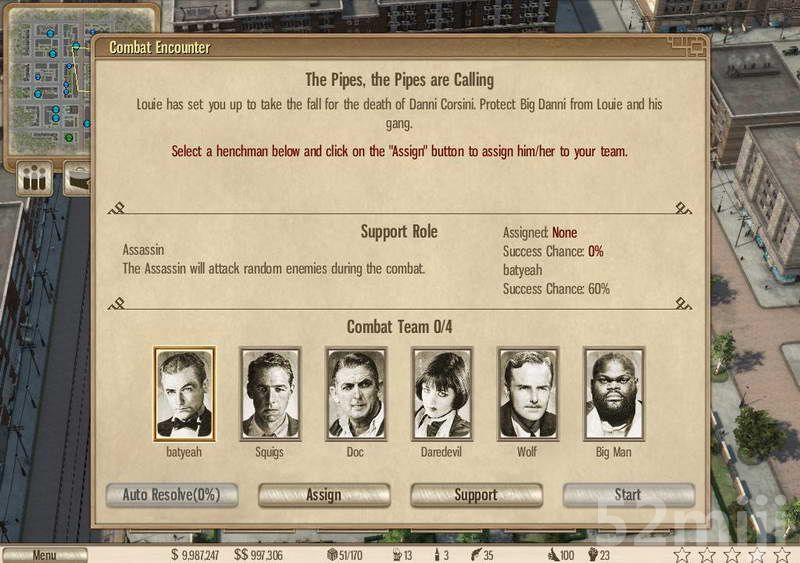Screen dimensions: 800x563
Task: Select Big Man's portrait
Action: click(614, 394)
